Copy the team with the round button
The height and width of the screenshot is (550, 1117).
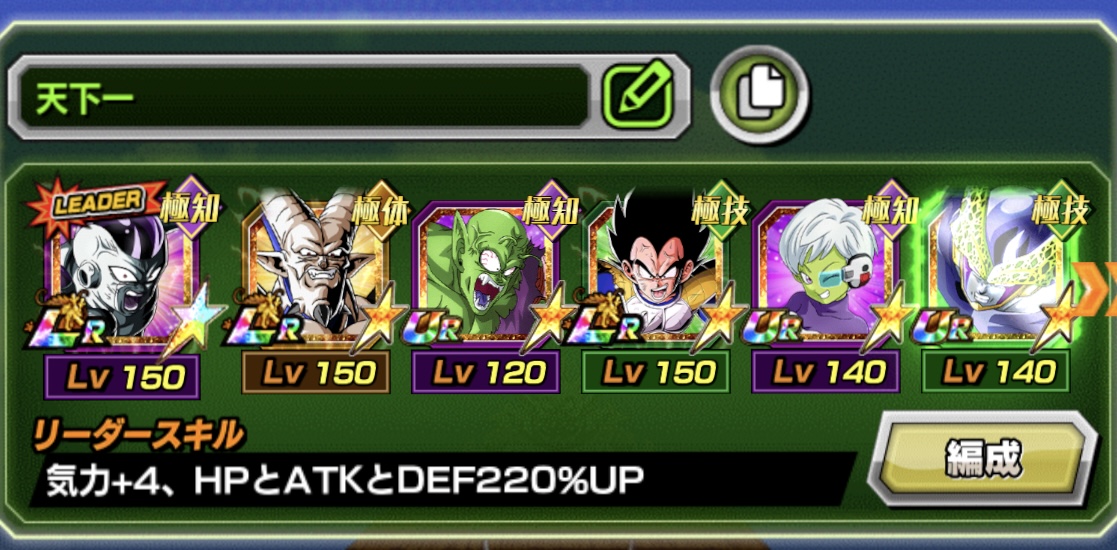(760, 95)
